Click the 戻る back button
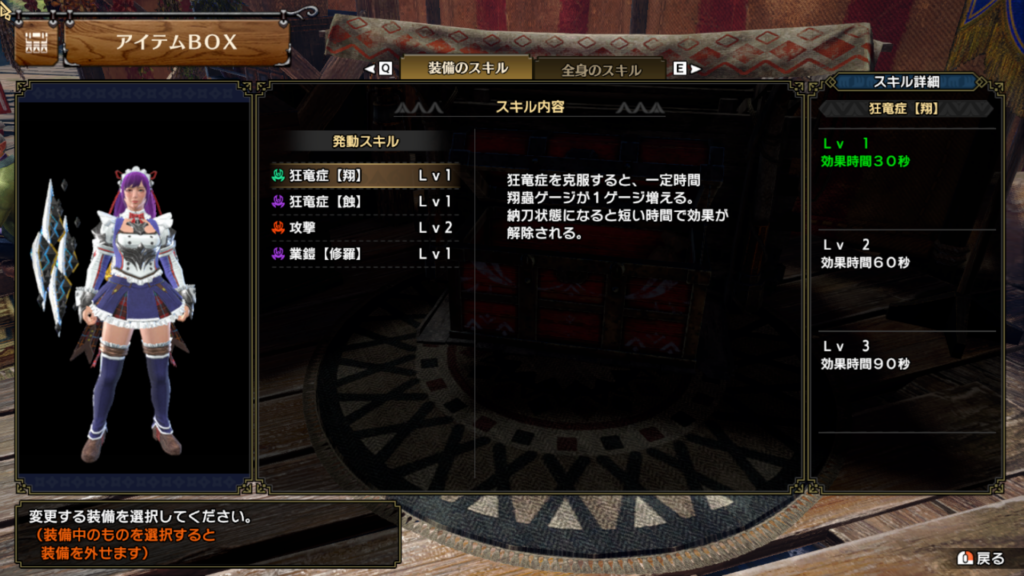 point(981,558)
